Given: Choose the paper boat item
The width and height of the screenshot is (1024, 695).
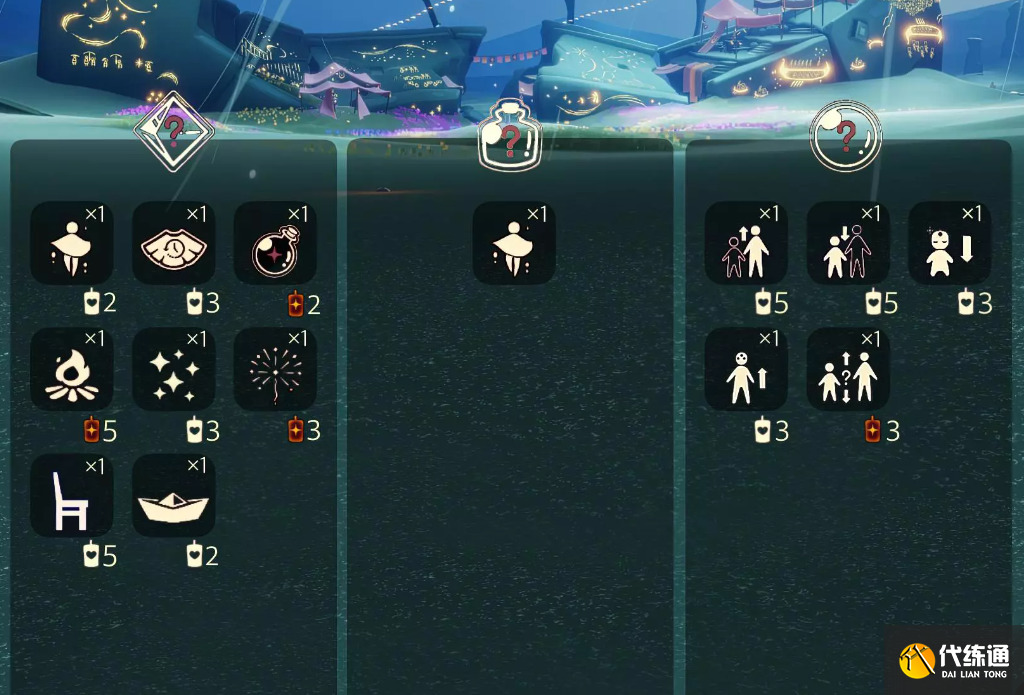Looking at the screenshot, I should pos(173,495).
